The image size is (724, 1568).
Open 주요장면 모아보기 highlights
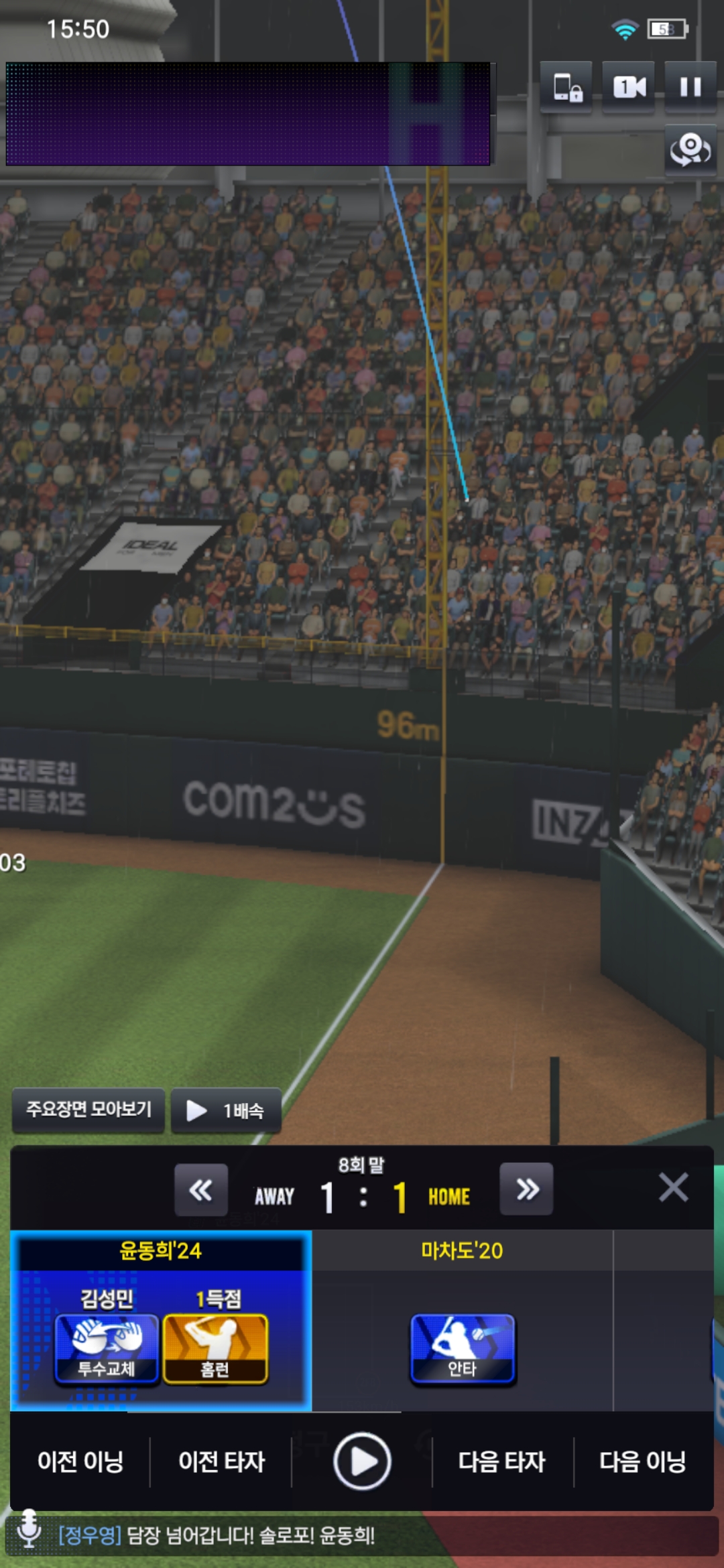click(x=88, y=1110)
